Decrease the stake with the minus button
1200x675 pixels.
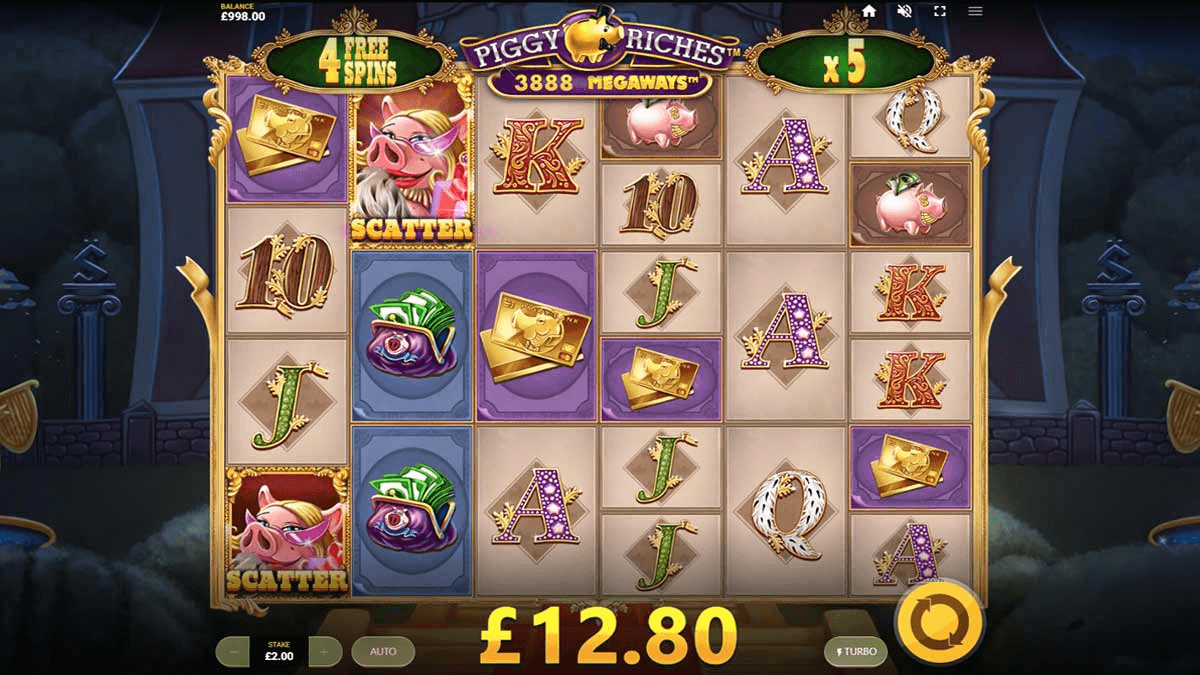click(233, 651)
